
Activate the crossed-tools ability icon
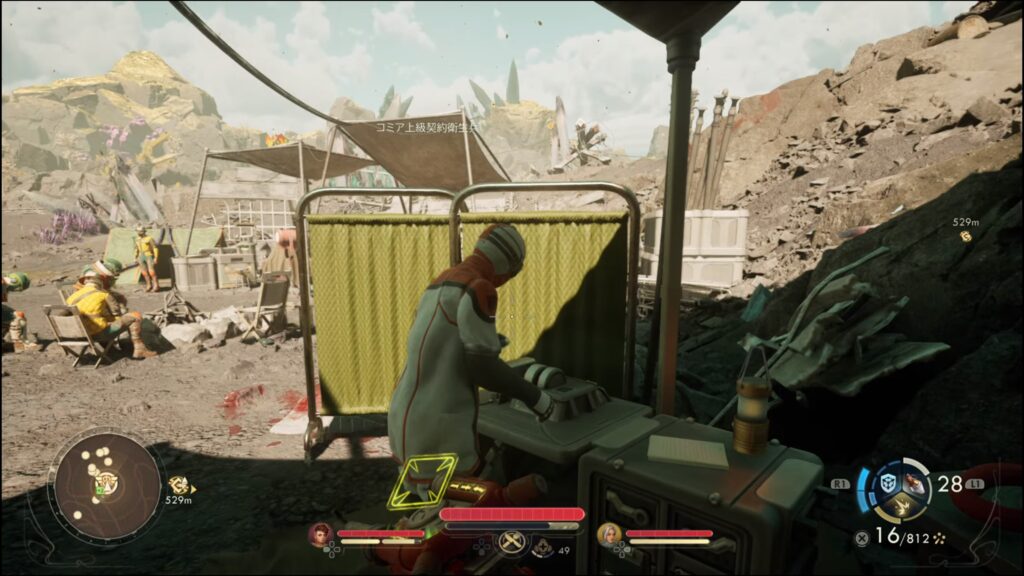511,542
